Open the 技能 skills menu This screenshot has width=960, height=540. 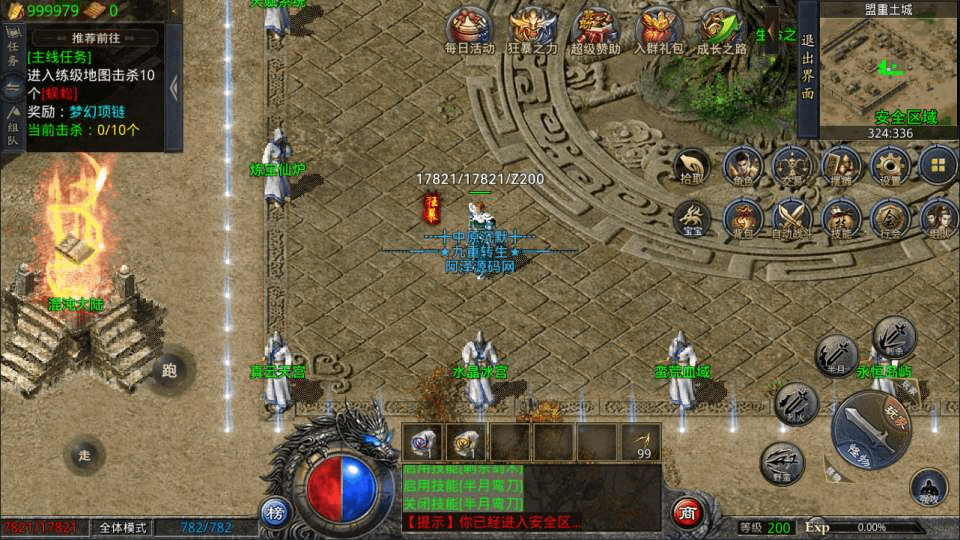click(840, 217)
